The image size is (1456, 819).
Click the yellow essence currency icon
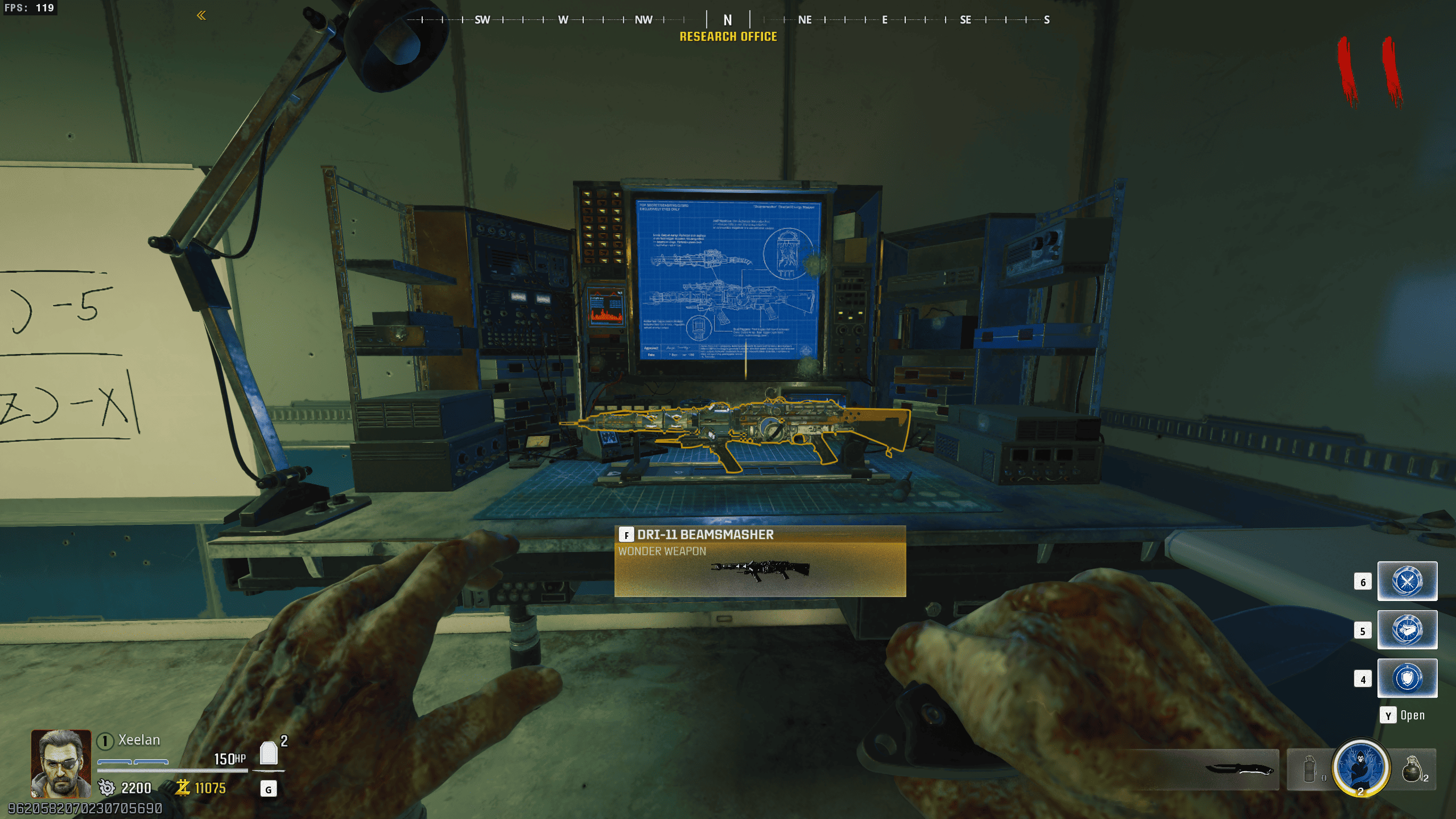(x=183, y=788)
